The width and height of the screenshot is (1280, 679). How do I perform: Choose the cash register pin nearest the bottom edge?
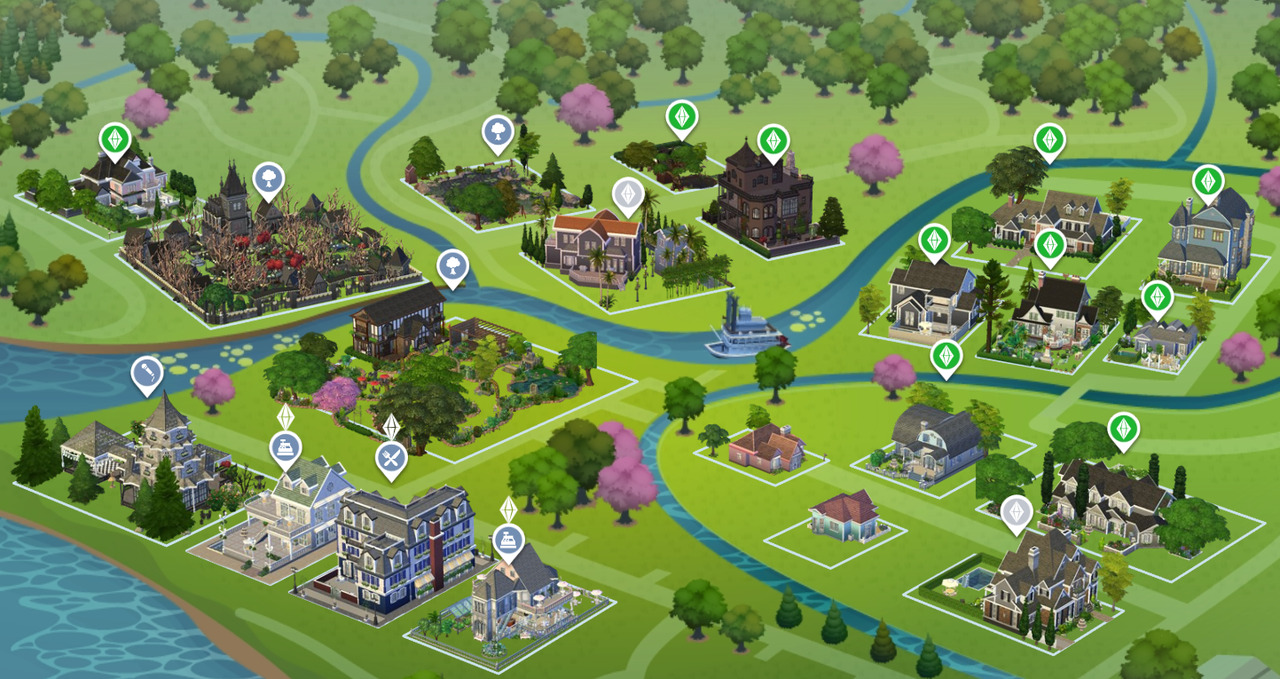pyautogui.click(x=508, y=541)
